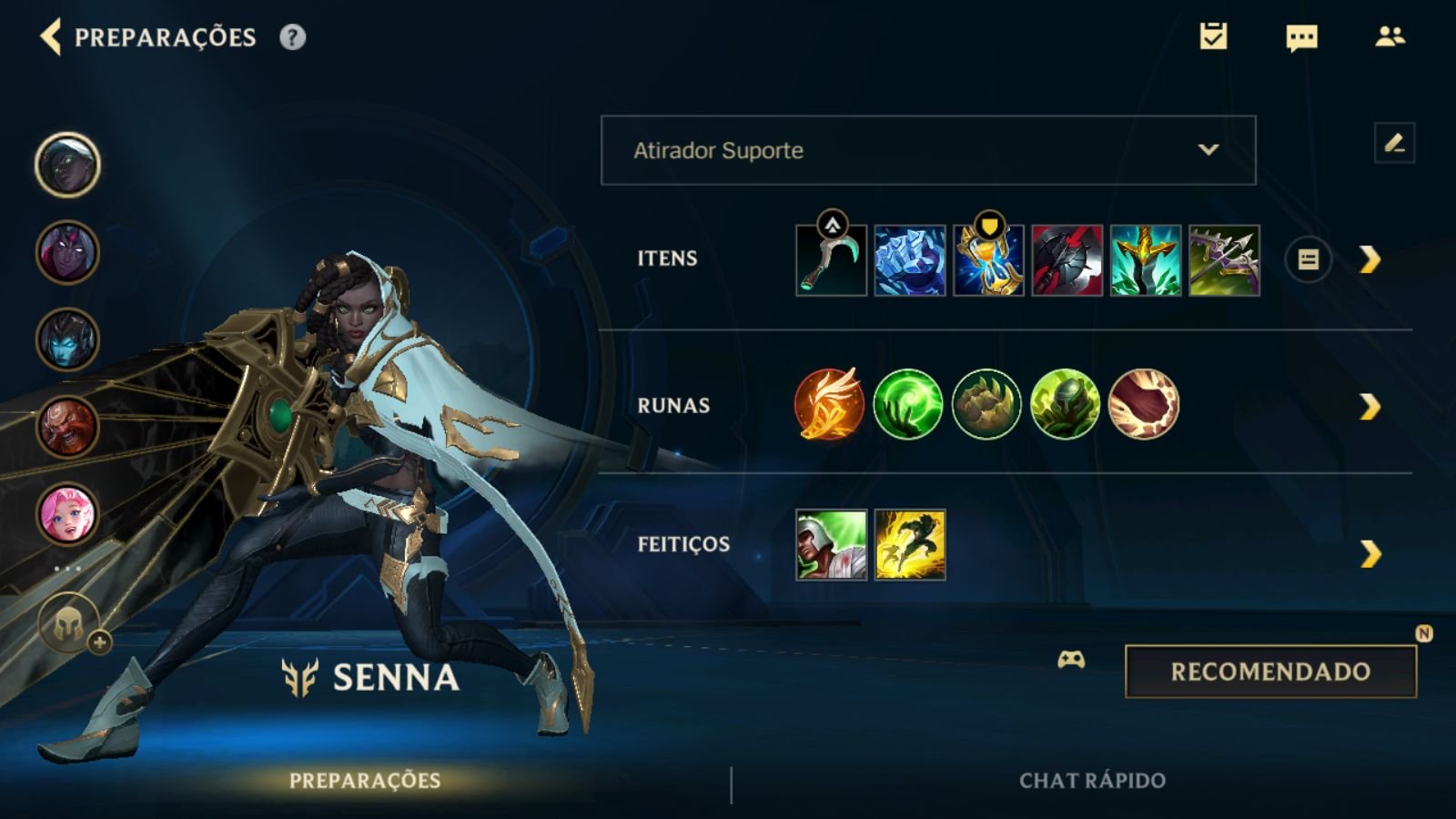
Task: Select the scythe starter item icon
Action: (x=831, y=260)
